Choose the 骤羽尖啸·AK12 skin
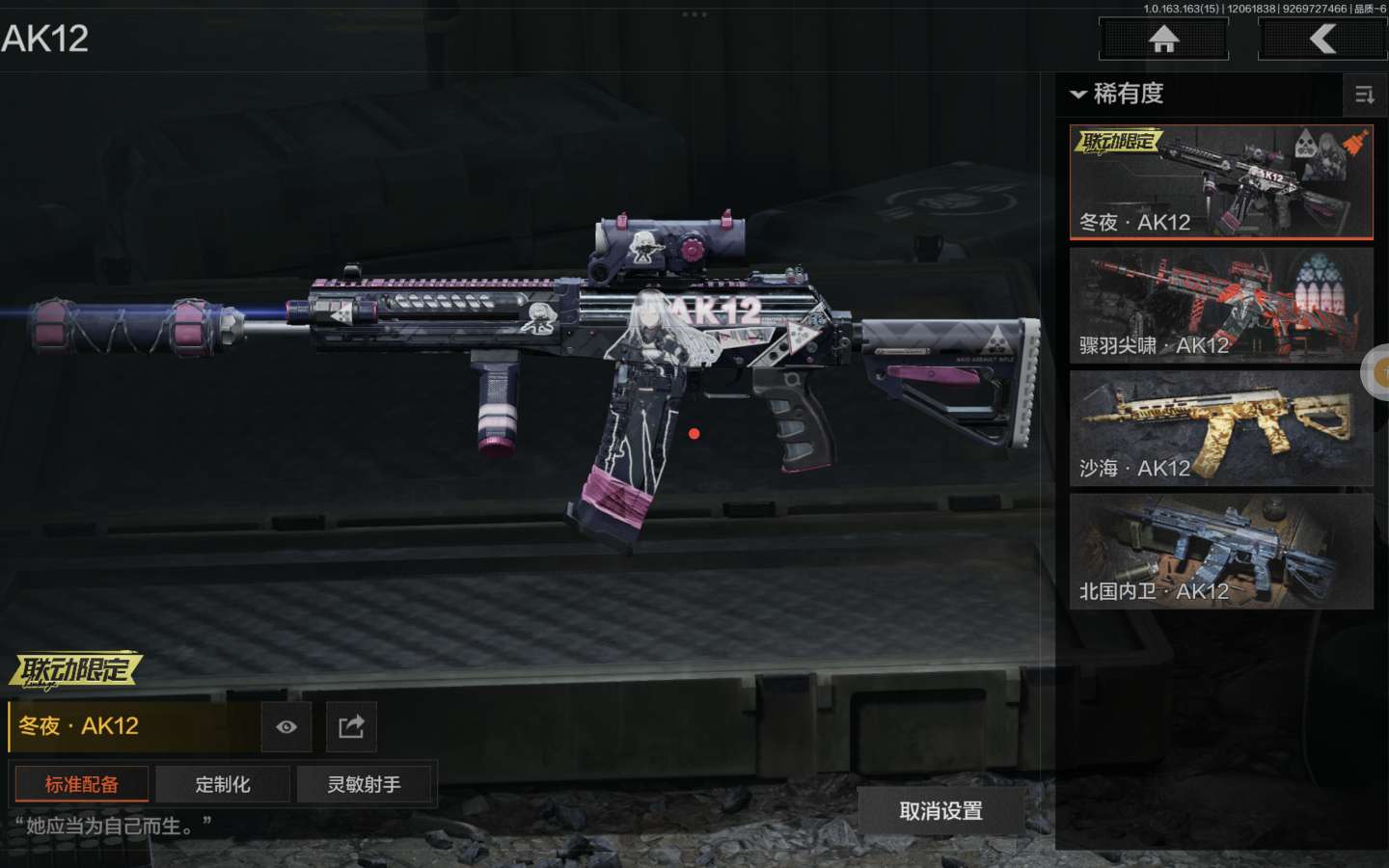Screen dimensions: 1389x868 [x=1220, y=305]
